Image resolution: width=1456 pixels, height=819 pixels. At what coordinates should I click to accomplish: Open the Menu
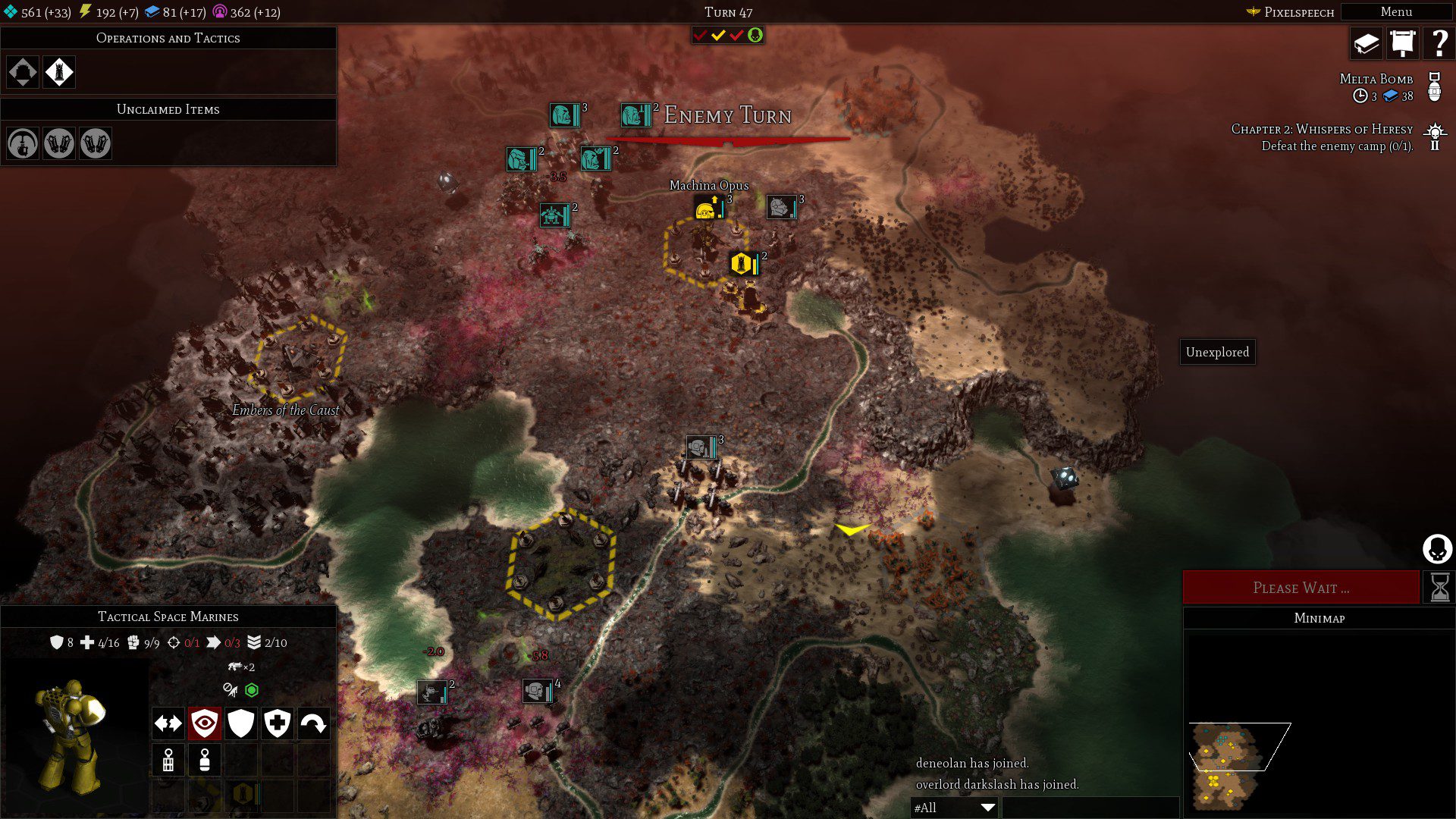tap(1395, 11)
